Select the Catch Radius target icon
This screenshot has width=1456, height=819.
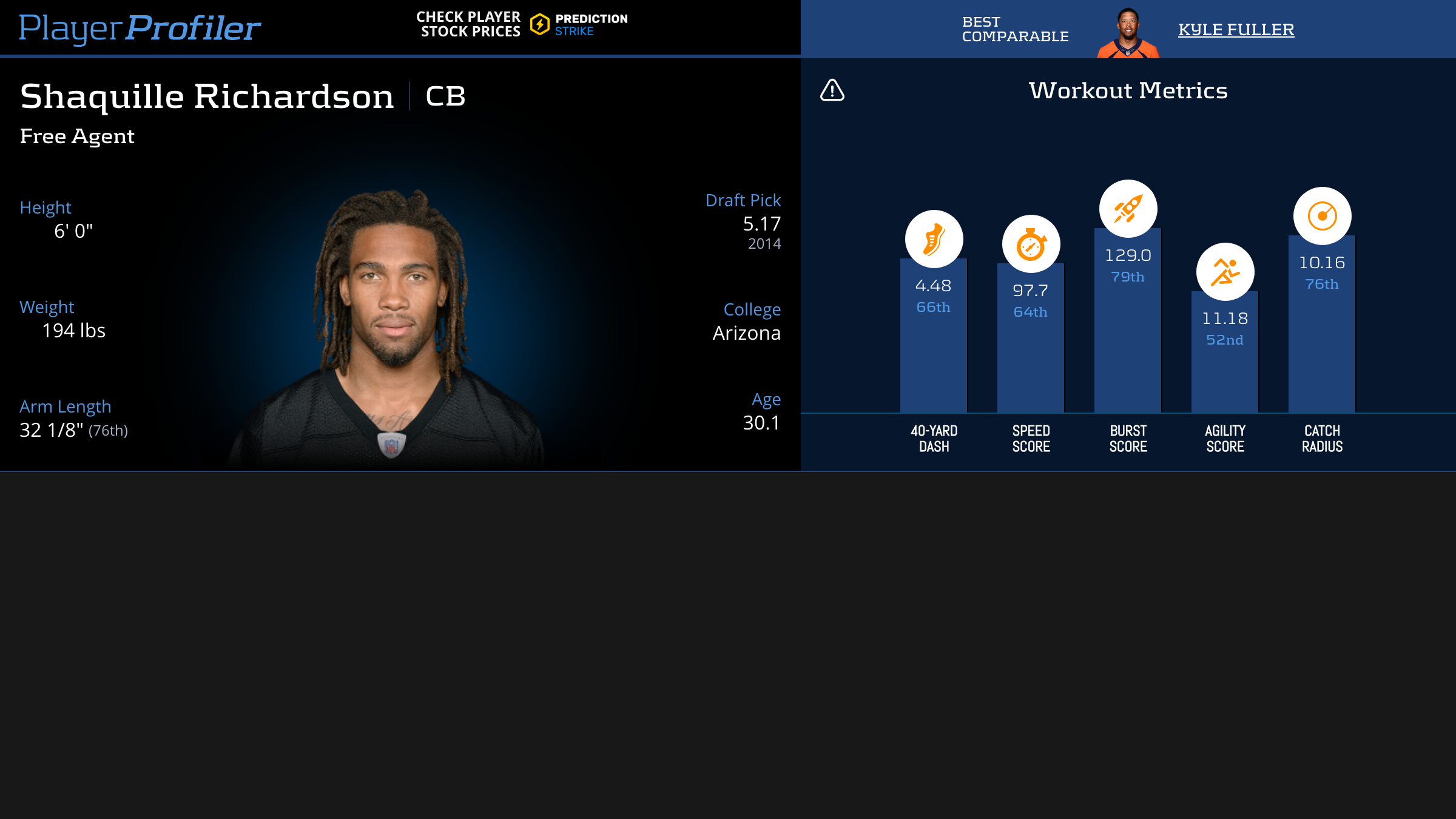pyautogui.click(x=1322, y=216)
